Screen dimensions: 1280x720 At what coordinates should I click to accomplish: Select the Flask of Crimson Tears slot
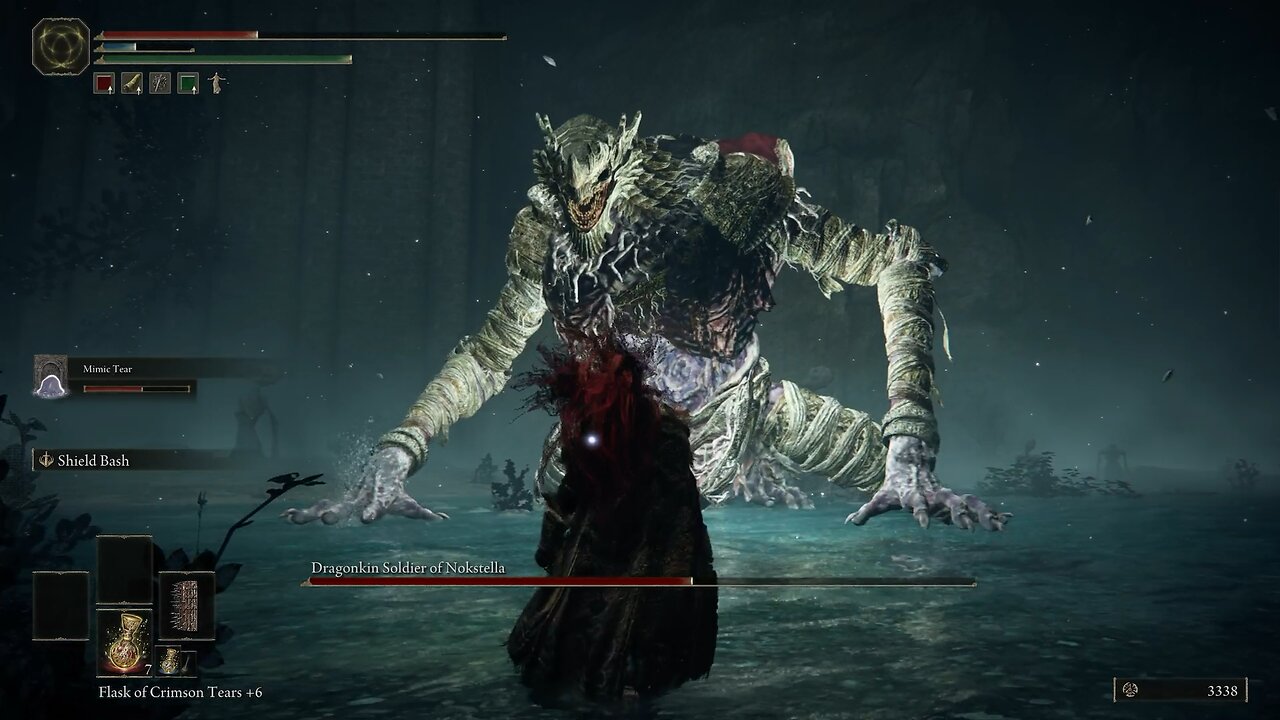tap(125, 642)
